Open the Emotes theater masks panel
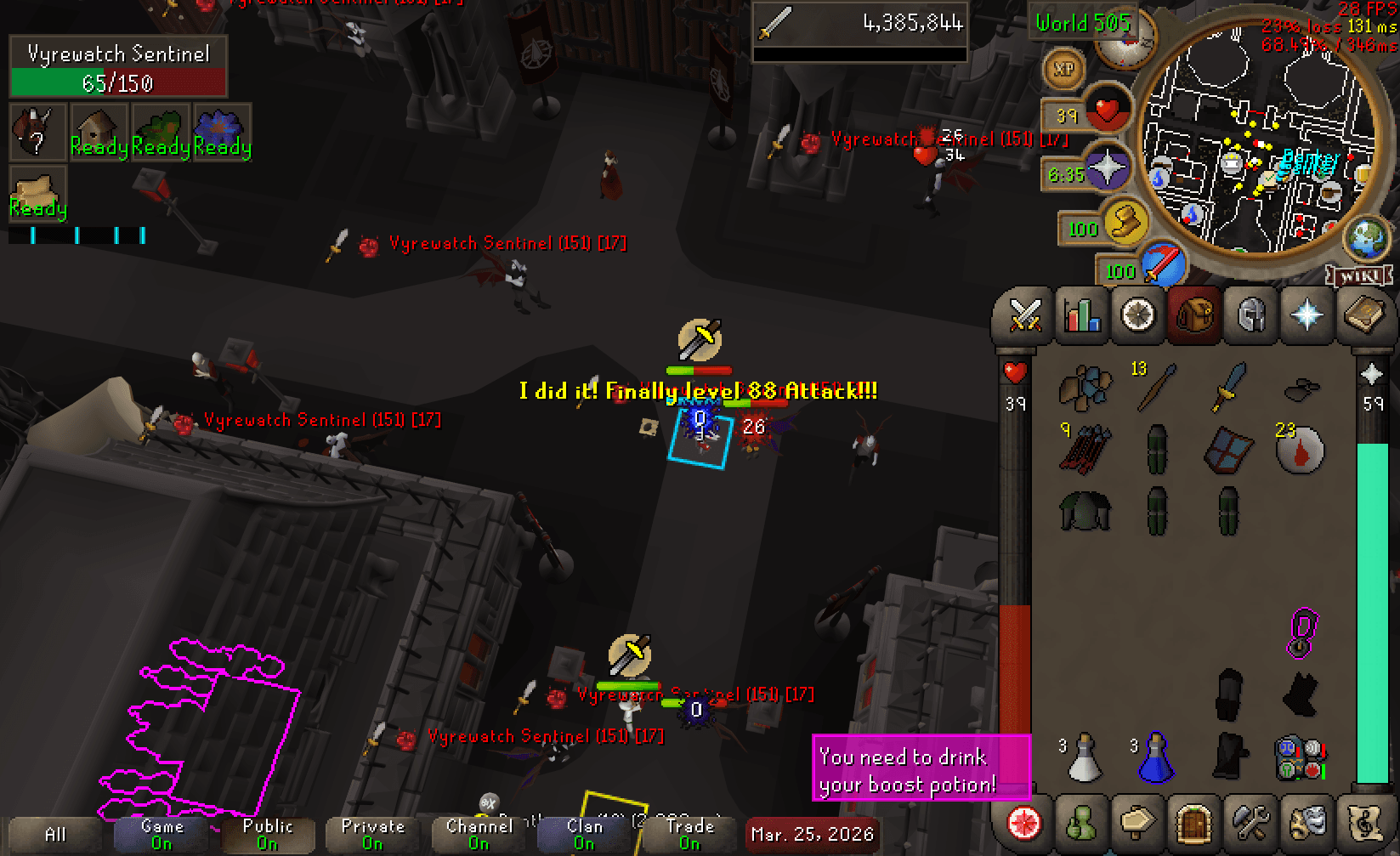1400x856 pixels. pyautogui.click(x=1306, y=822)
